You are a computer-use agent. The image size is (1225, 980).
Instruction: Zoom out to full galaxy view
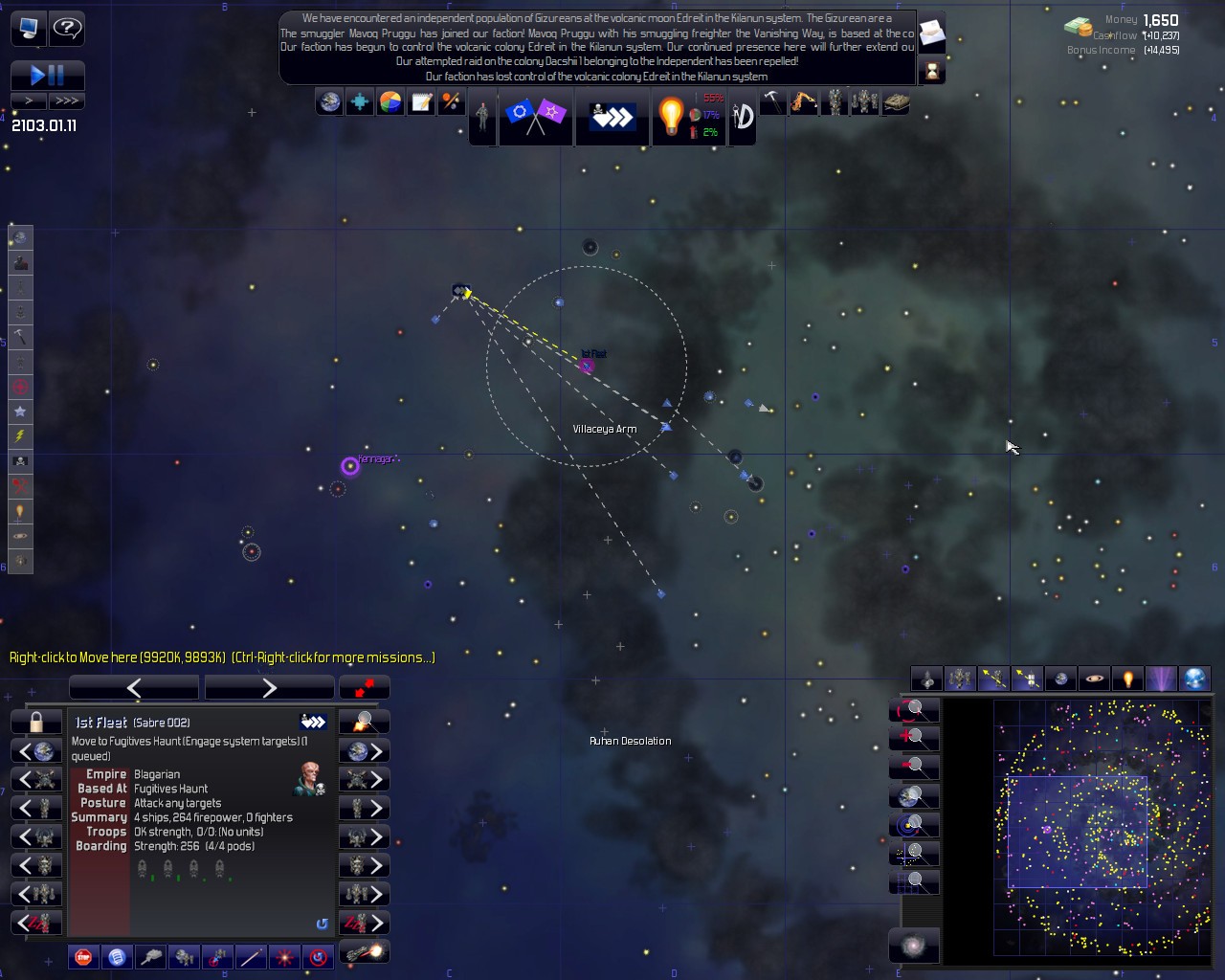pos(914,946)
